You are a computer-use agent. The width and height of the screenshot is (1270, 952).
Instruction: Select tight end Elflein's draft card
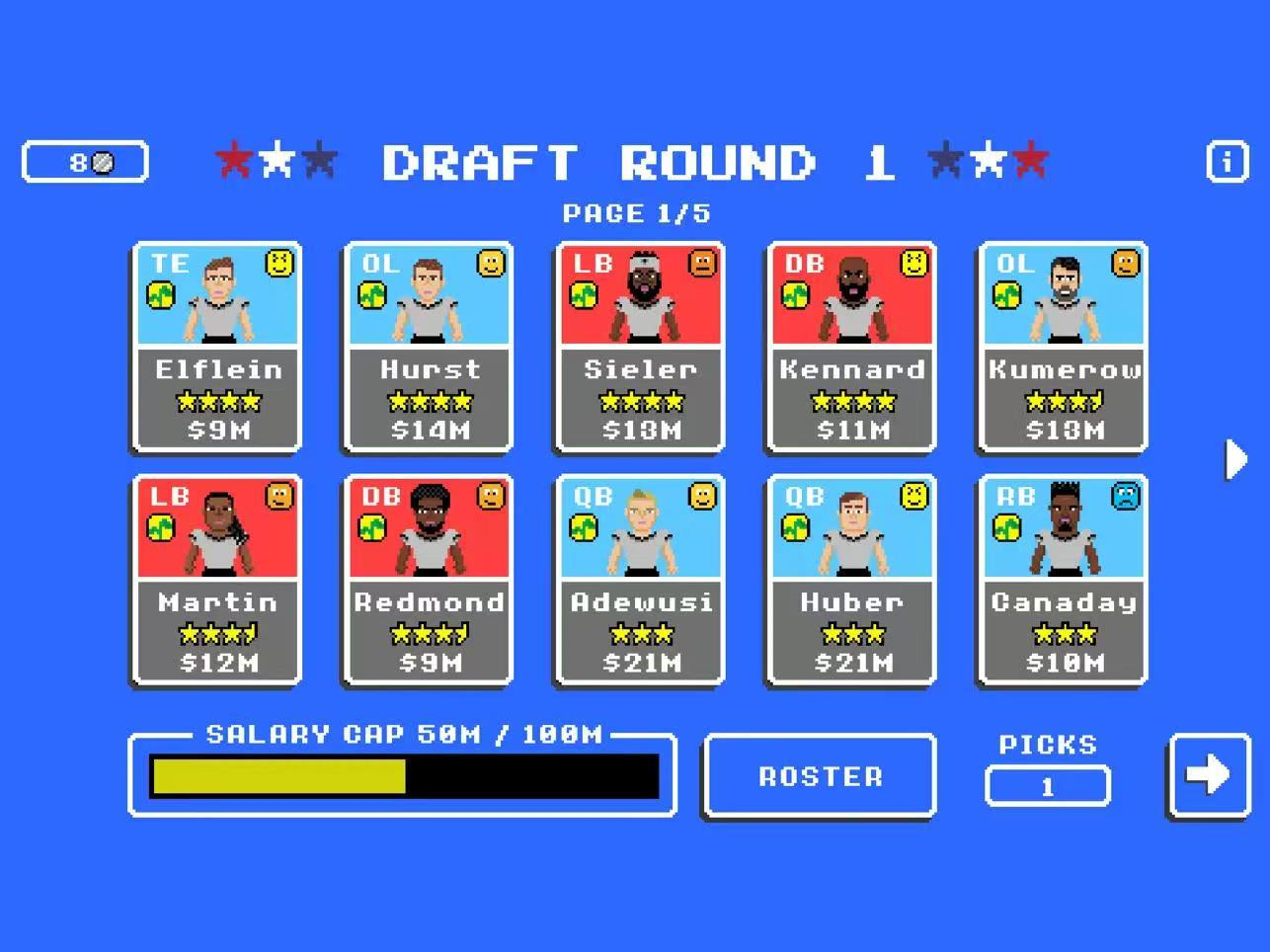(217, 348)
